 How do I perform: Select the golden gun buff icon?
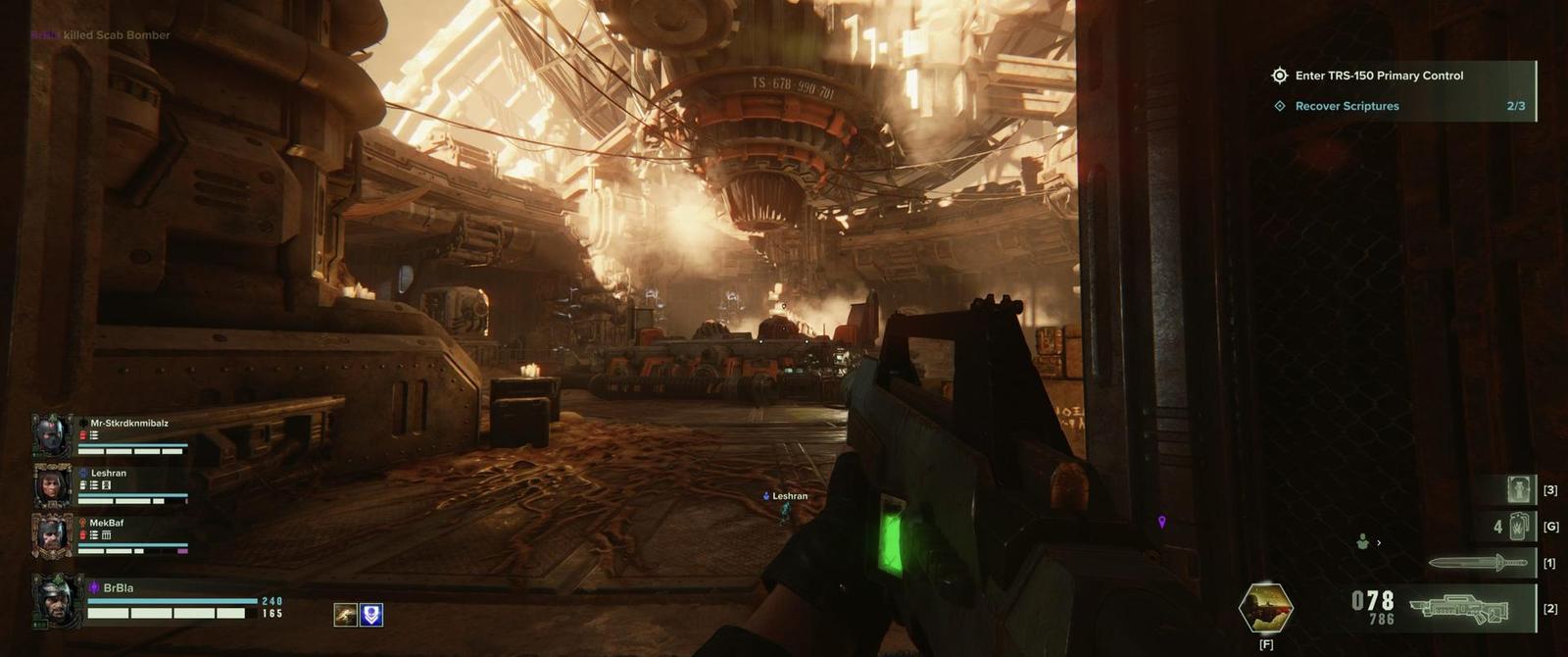pyautogui.click(x=345, y=615)
